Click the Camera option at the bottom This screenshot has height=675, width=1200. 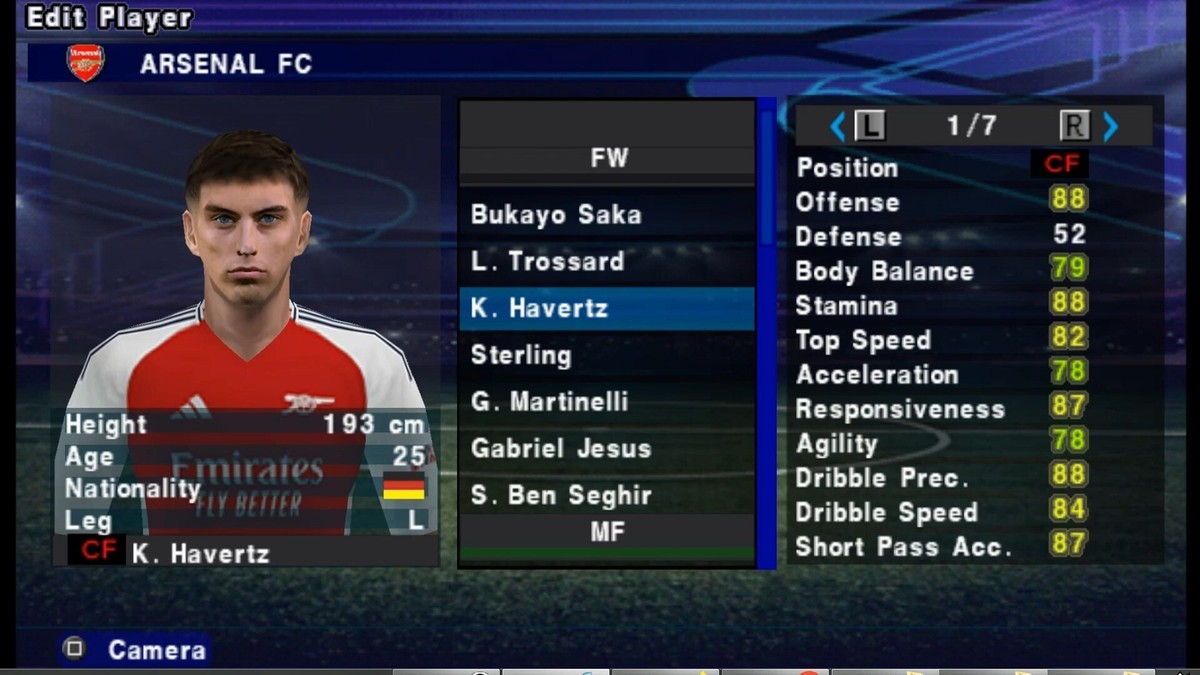pos(156,650)
